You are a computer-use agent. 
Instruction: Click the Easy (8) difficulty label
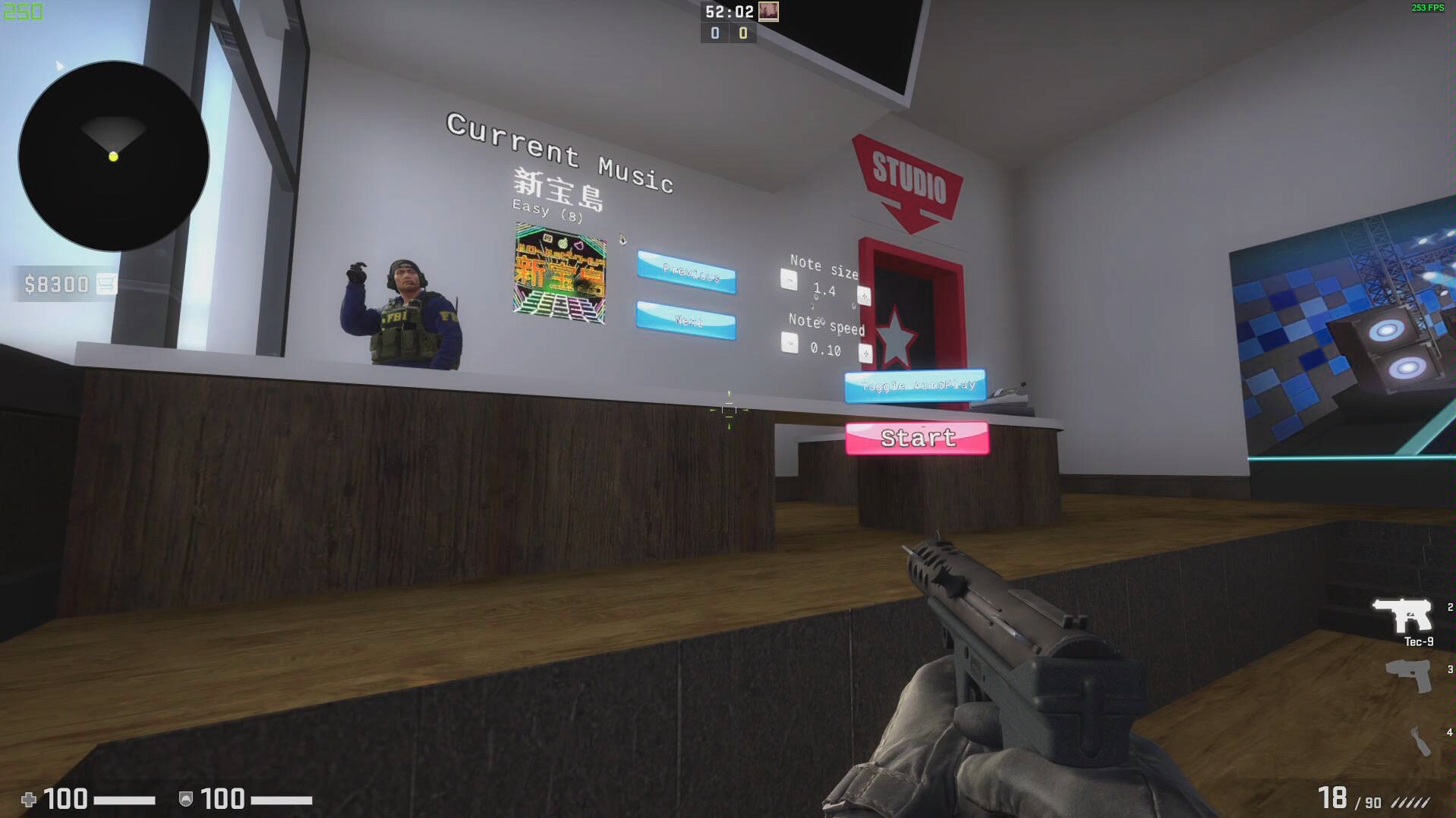(545, 210)
